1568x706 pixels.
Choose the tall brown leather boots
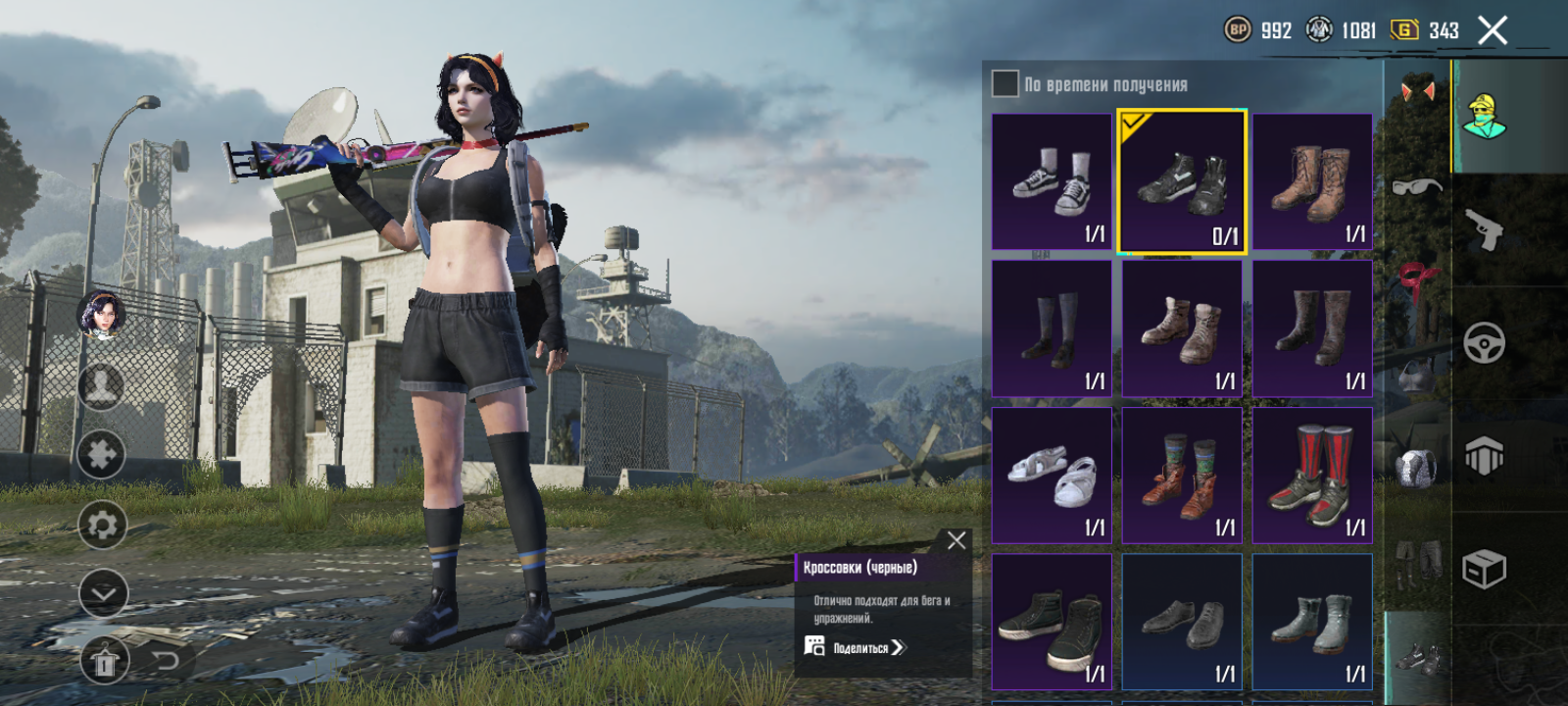tap(1312, 181)
